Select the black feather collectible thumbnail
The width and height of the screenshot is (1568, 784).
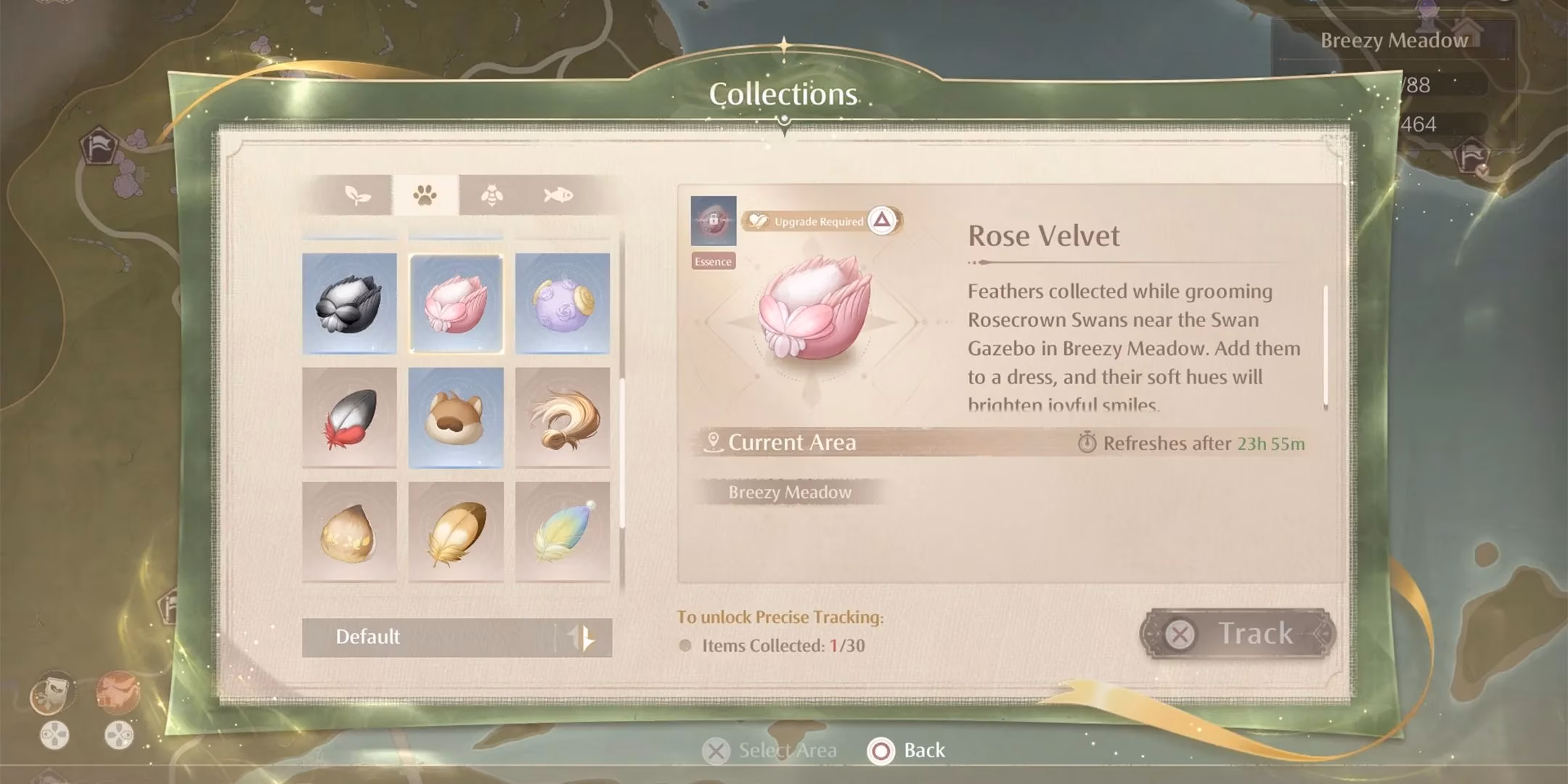tap(349, 303)
